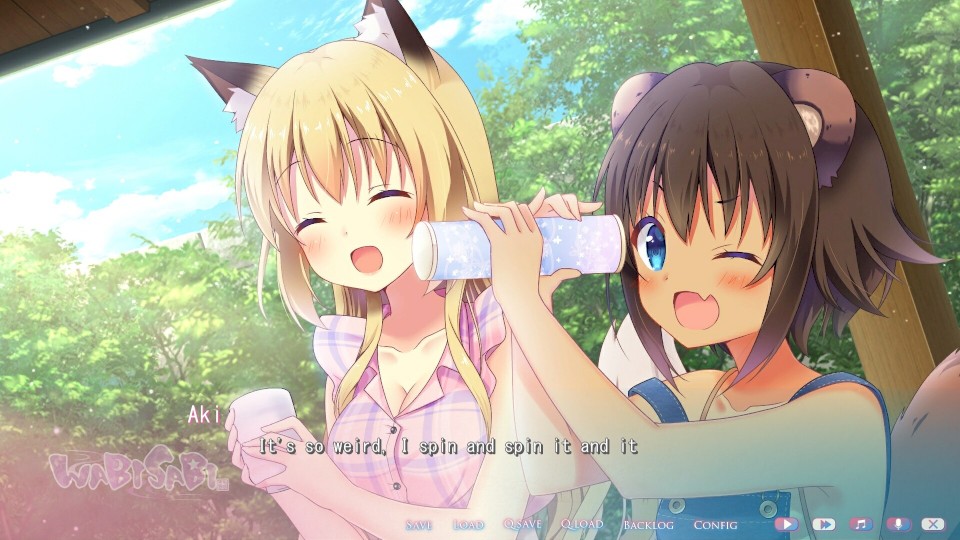This screenshot has width=960, height=540.
Task: Open the Backlog
Action: (x=648, y=524)
